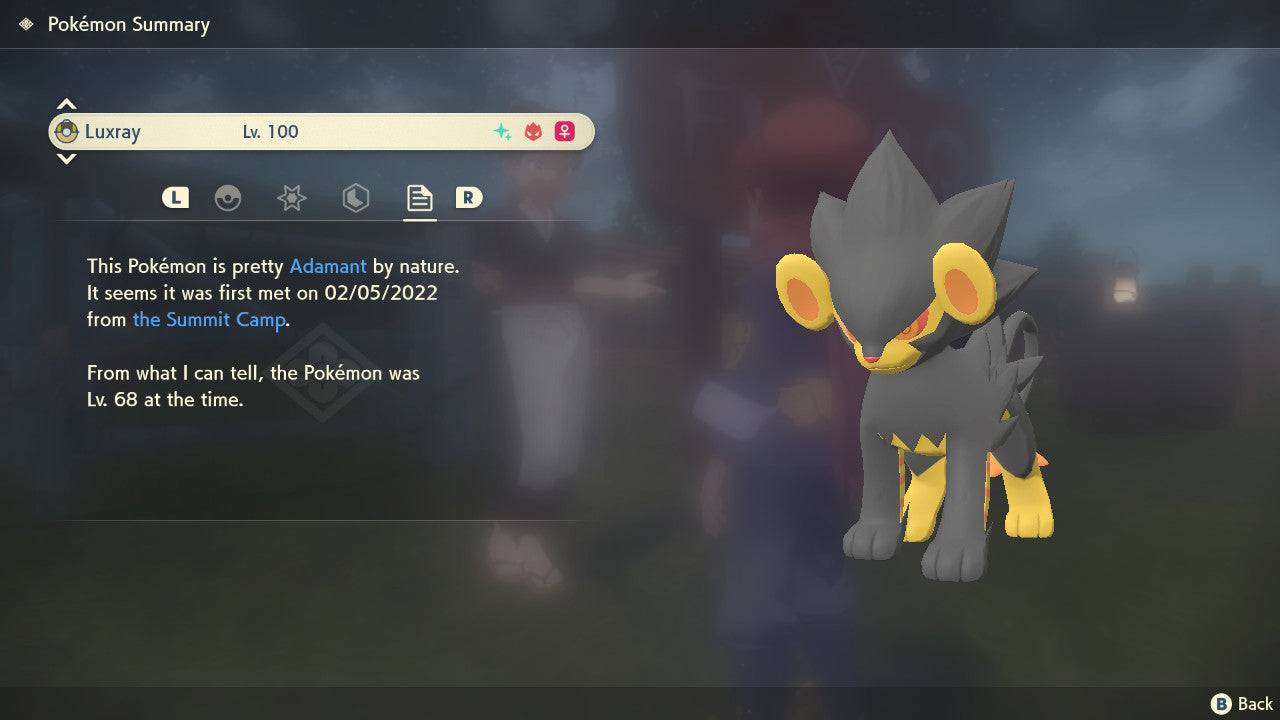Toggle the shiny sparkle indicator
1280x720 pixels.
point(502,131)
